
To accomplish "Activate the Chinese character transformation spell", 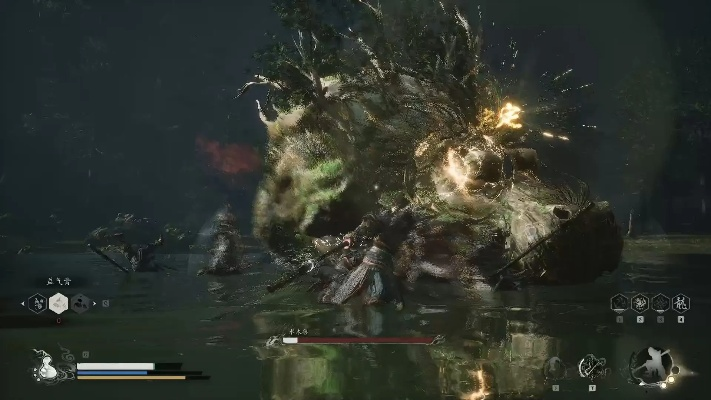I will pyautogui.click(x=681, y=302).
